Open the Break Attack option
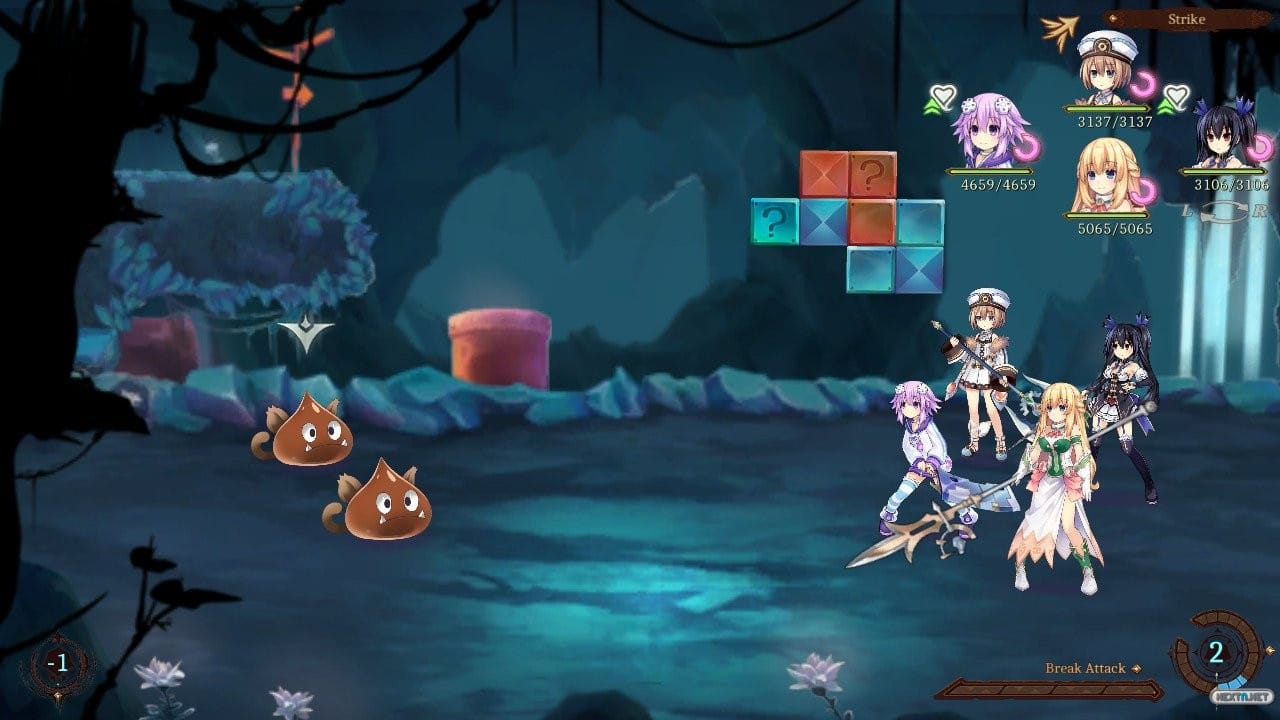This screenshot has height=720, width=1280. tap(1085, 668)
